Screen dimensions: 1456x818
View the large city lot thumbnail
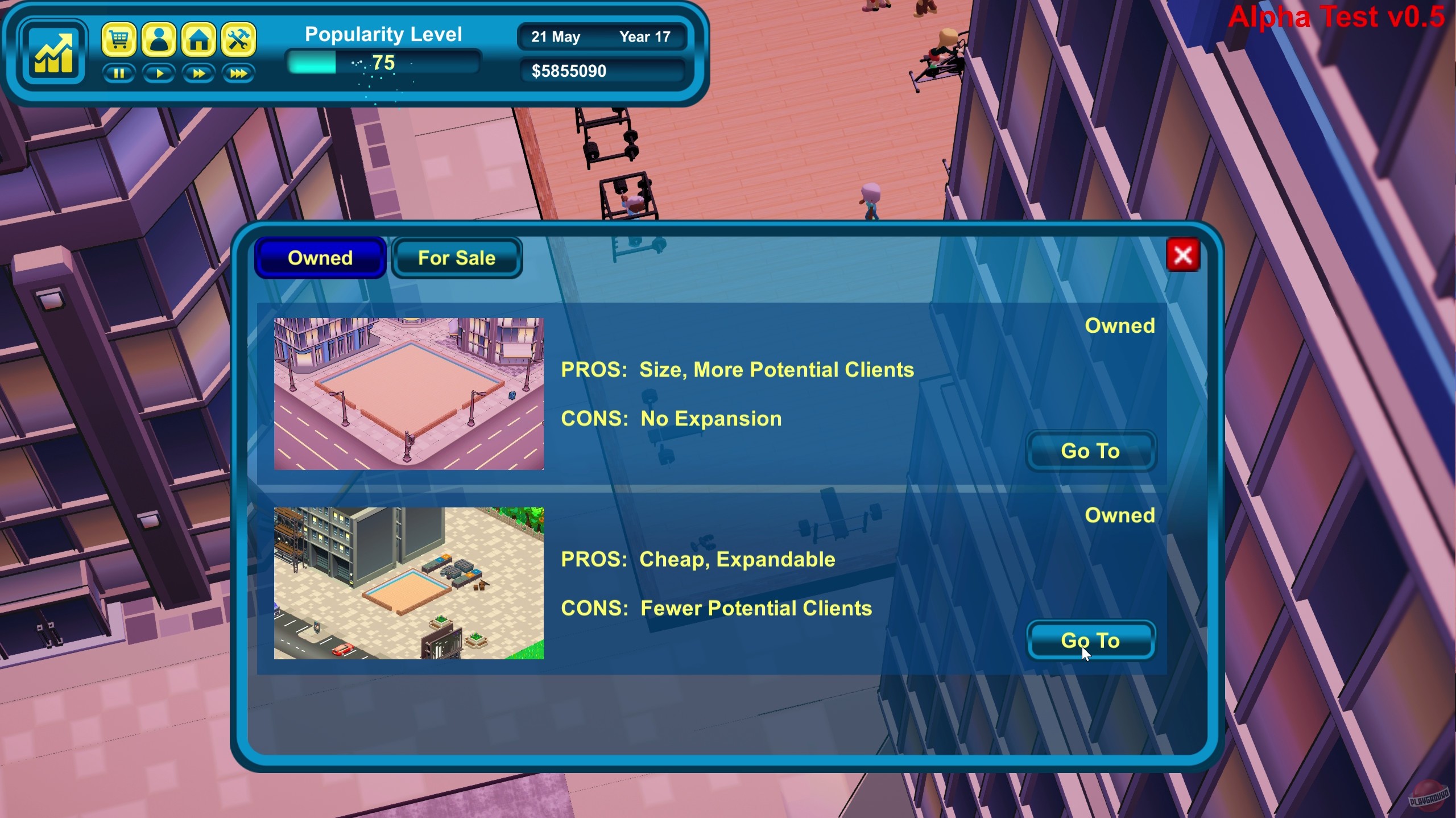408,394
